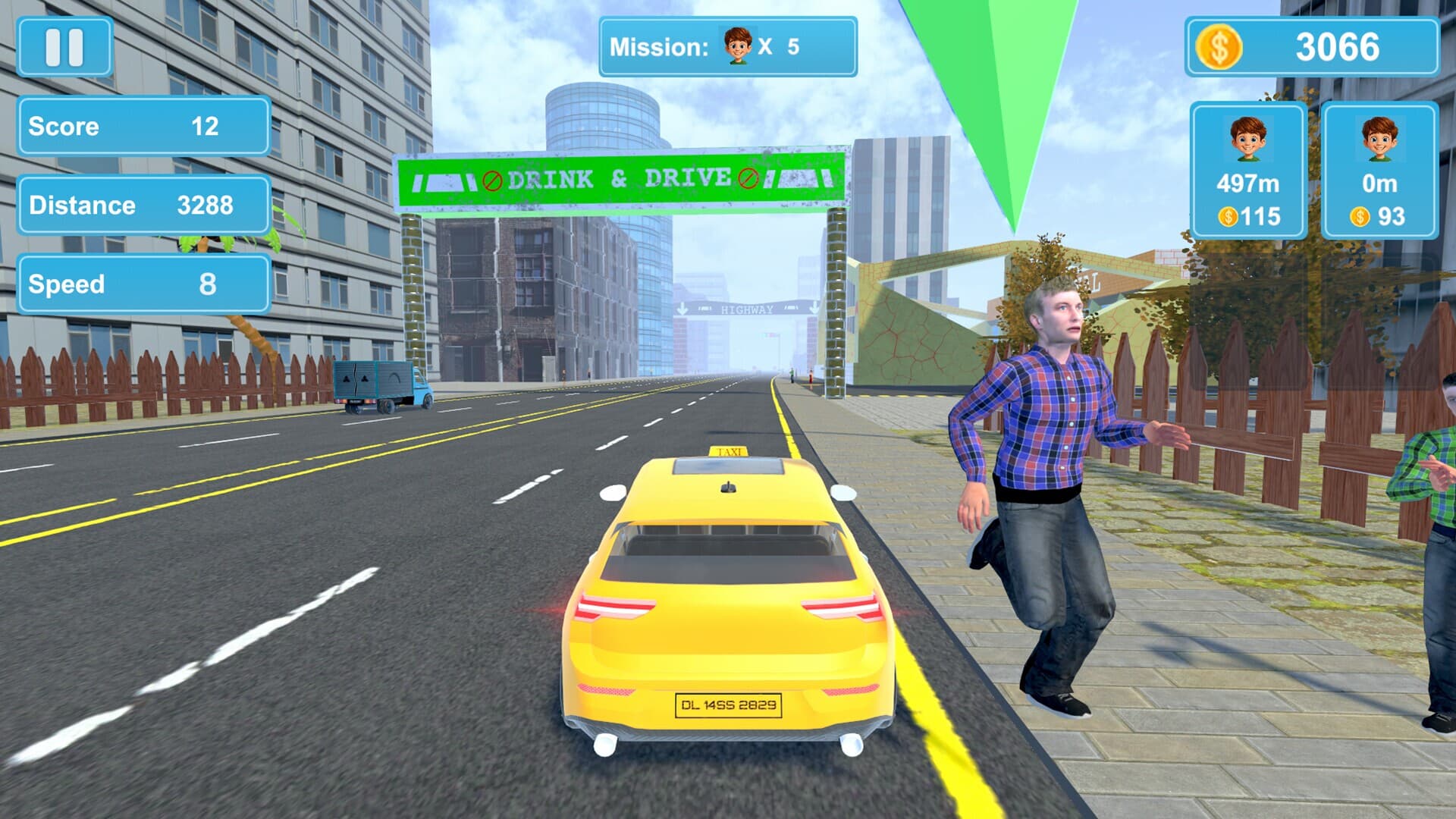Click the Speed 8 panel
1456x819 pixels.
pyautogui.click(x=144, y=284)
